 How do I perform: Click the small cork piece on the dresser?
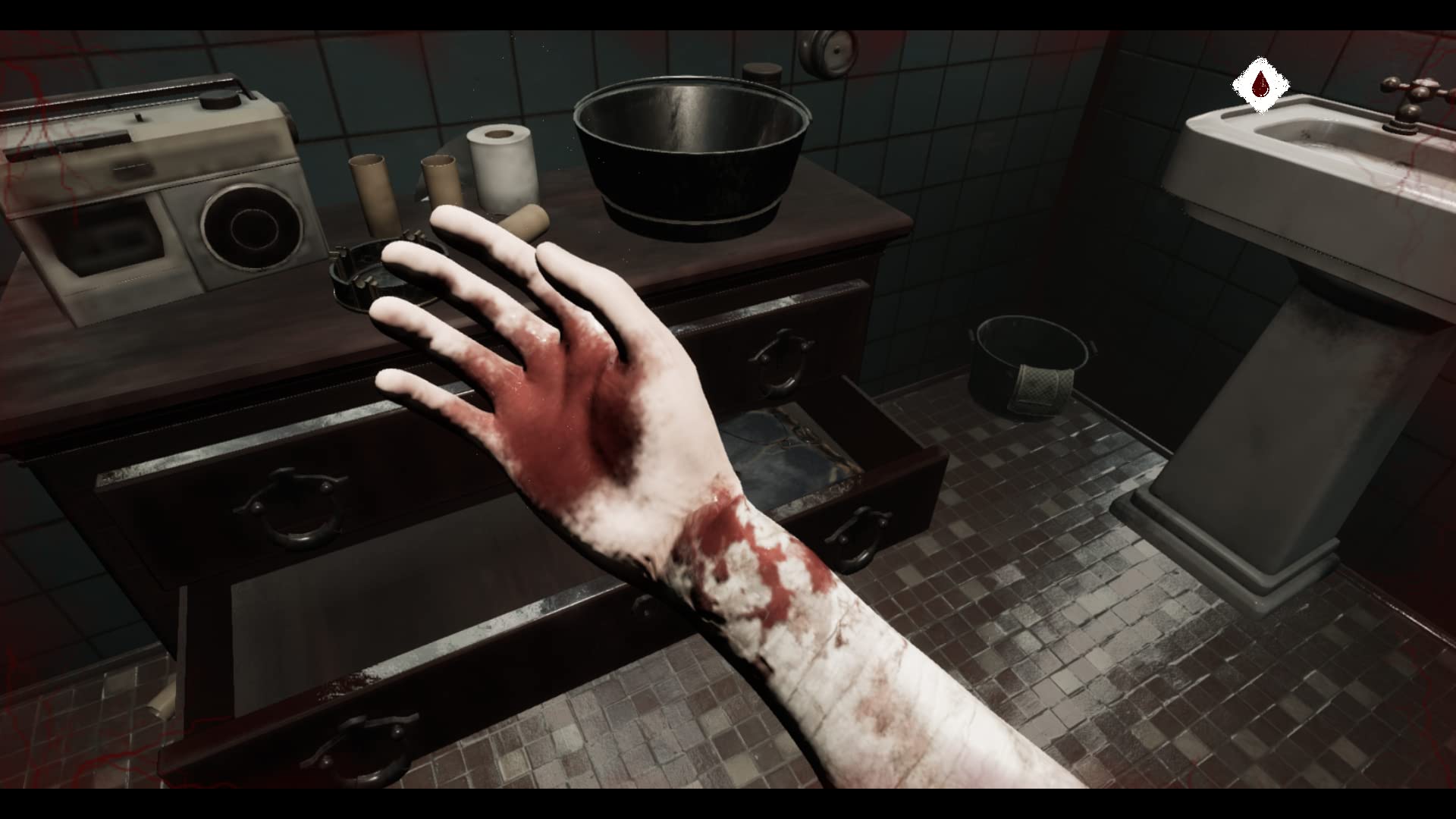(525, 220)
